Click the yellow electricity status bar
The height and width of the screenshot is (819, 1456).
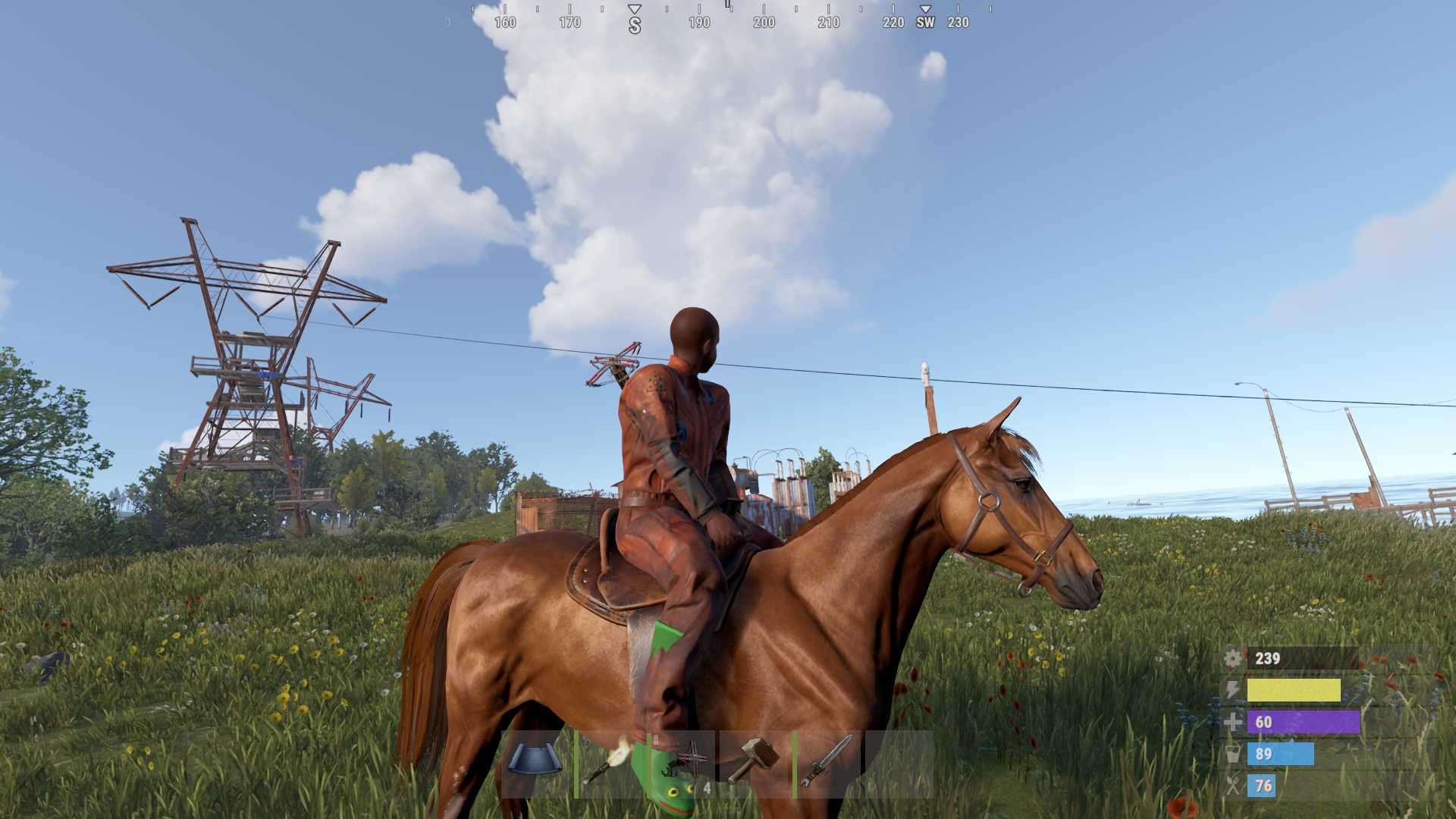1294,690
